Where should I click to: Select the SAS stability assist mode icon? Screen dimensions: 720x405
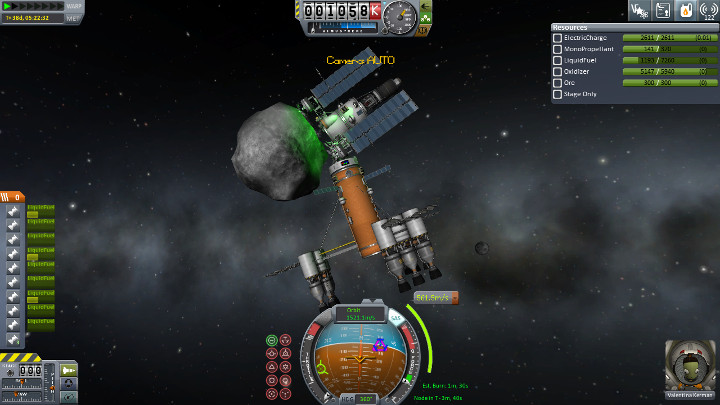tap(272, 341)
